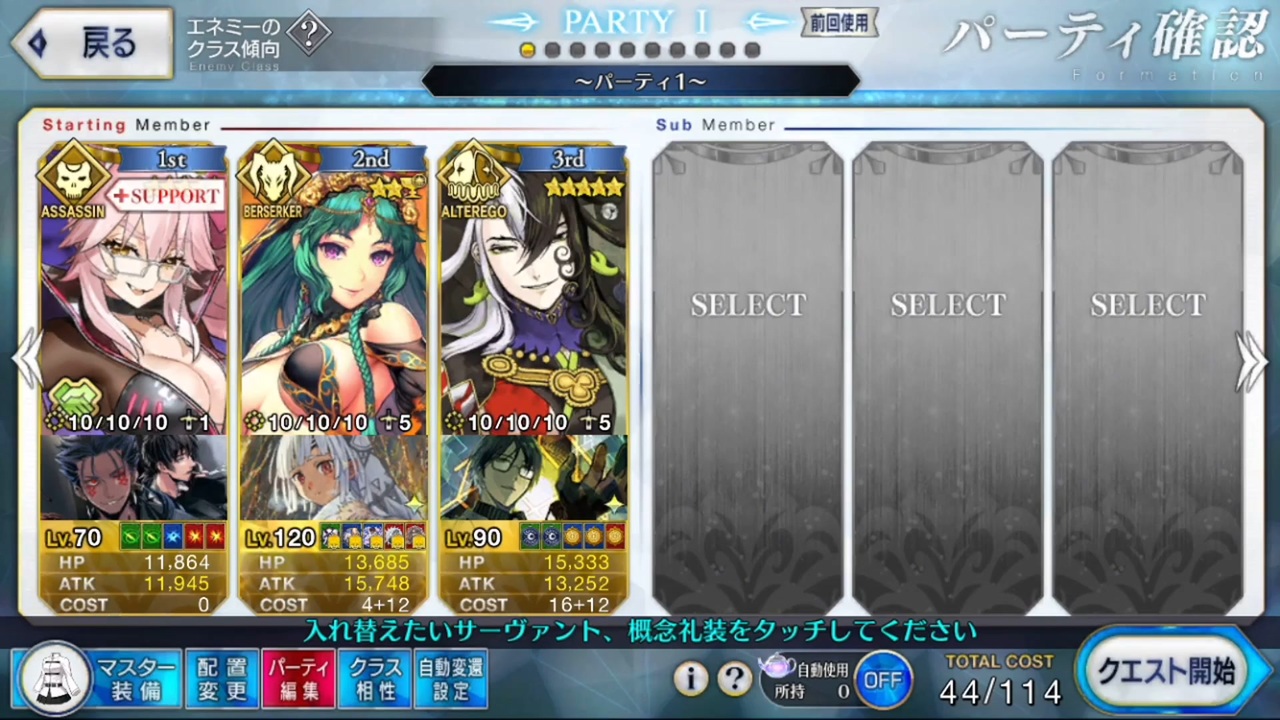Click the left arrow beside PARTY I
The width and height of the screenshot is (1280, 720).
tap(516, 23)
